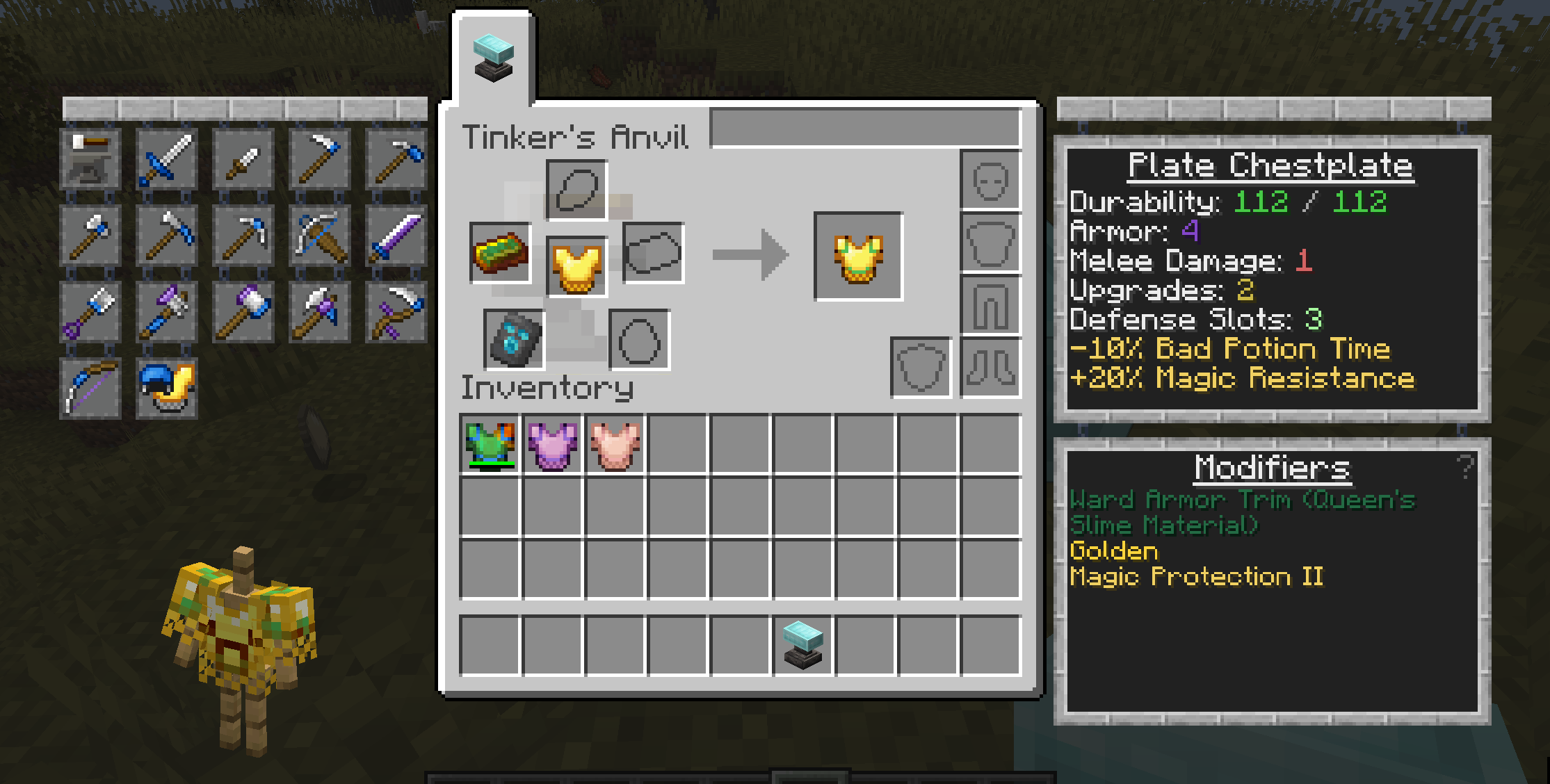Image resolution: width=1550 pixels, height=784 pixels.
Task: Select the pink chestplate in inventory
Action: tap(615, 445)
